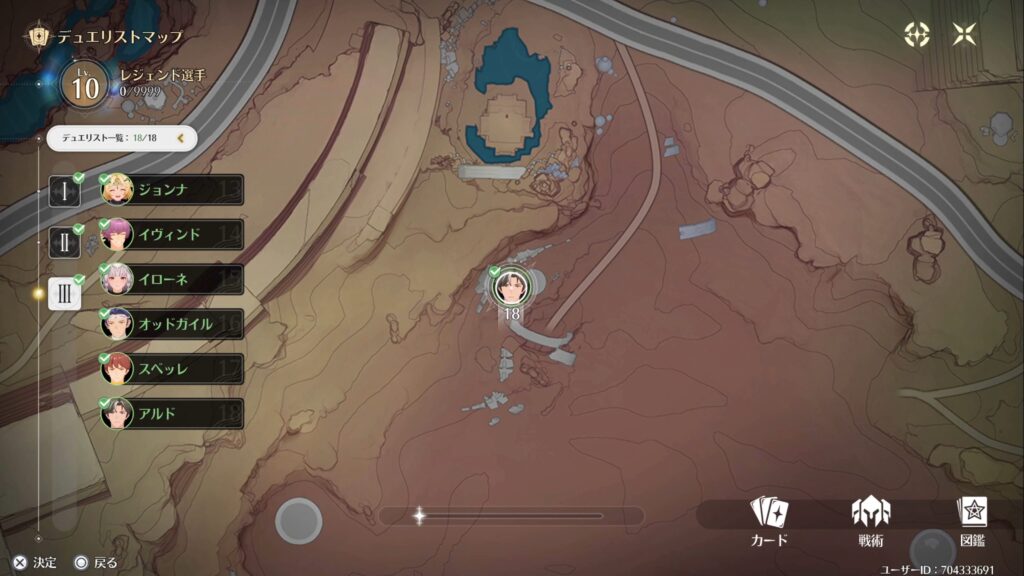
Task: Choose duelist イヴィンド in the roster
Action: point(172,234)
